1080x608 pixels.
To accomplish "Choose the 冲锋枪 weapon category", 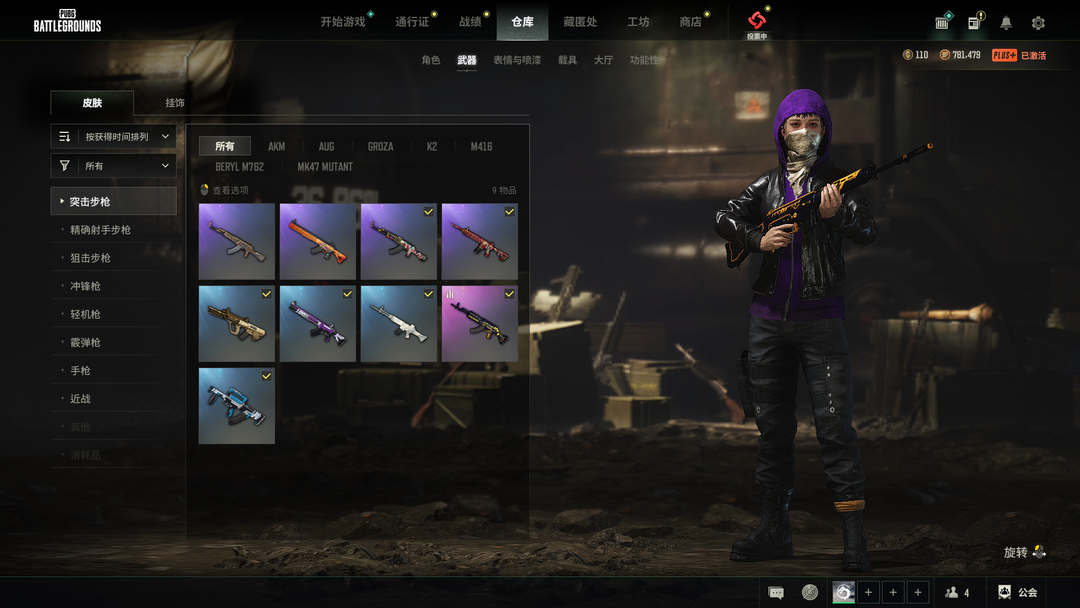I will coord(85,286).
